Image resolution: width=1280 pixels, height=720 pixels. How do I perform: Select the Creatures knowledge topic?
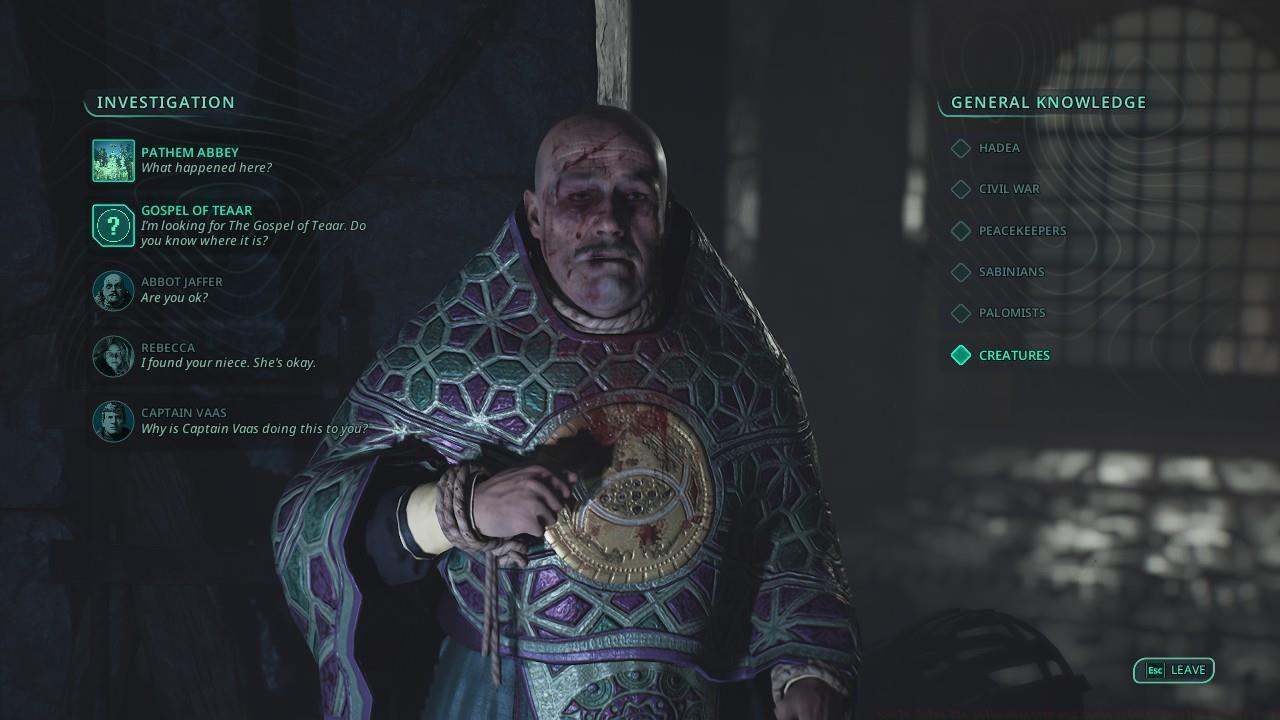[x=1014, y=355]
